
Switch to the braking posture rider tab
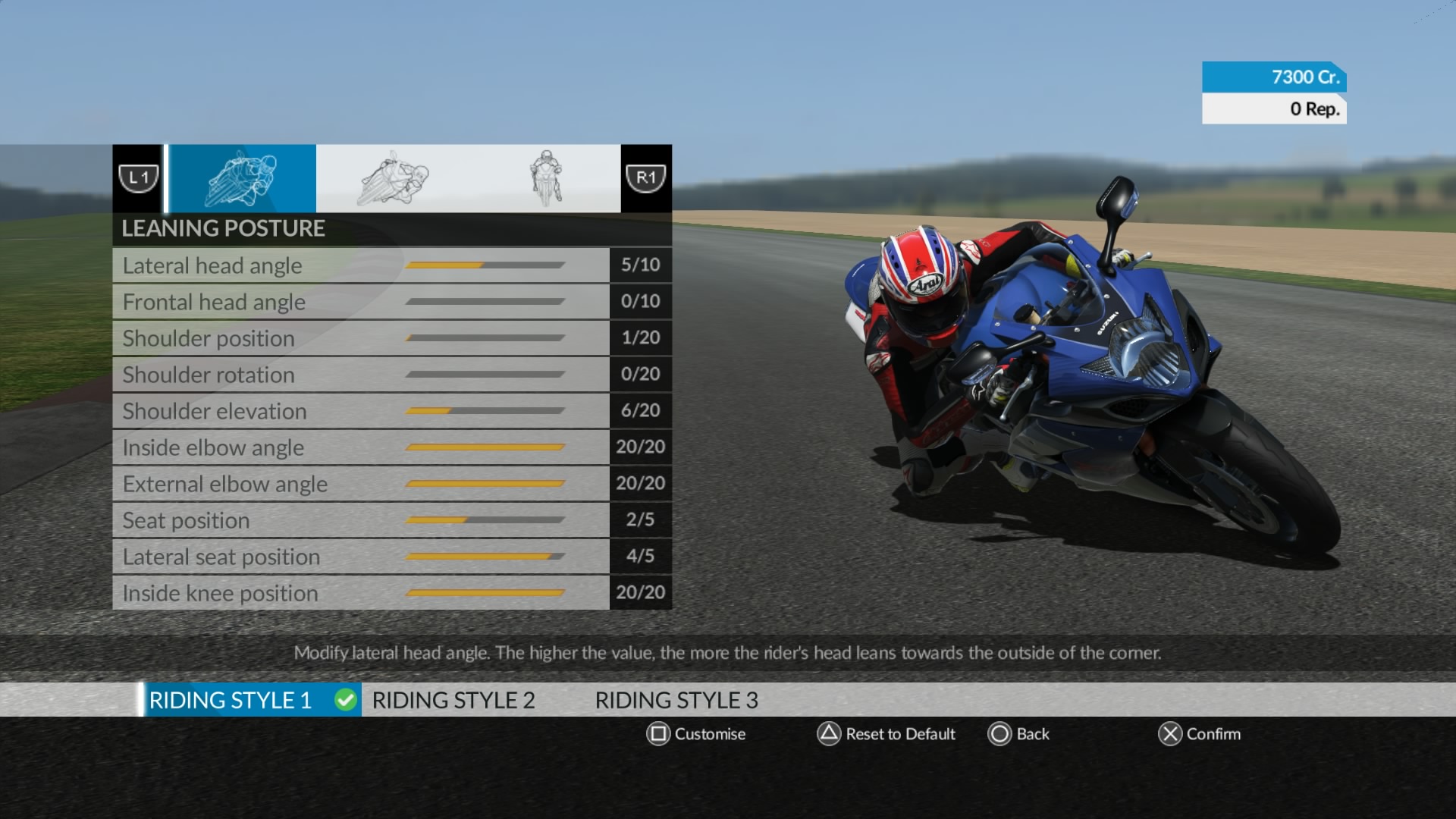(x=393, y=179)
